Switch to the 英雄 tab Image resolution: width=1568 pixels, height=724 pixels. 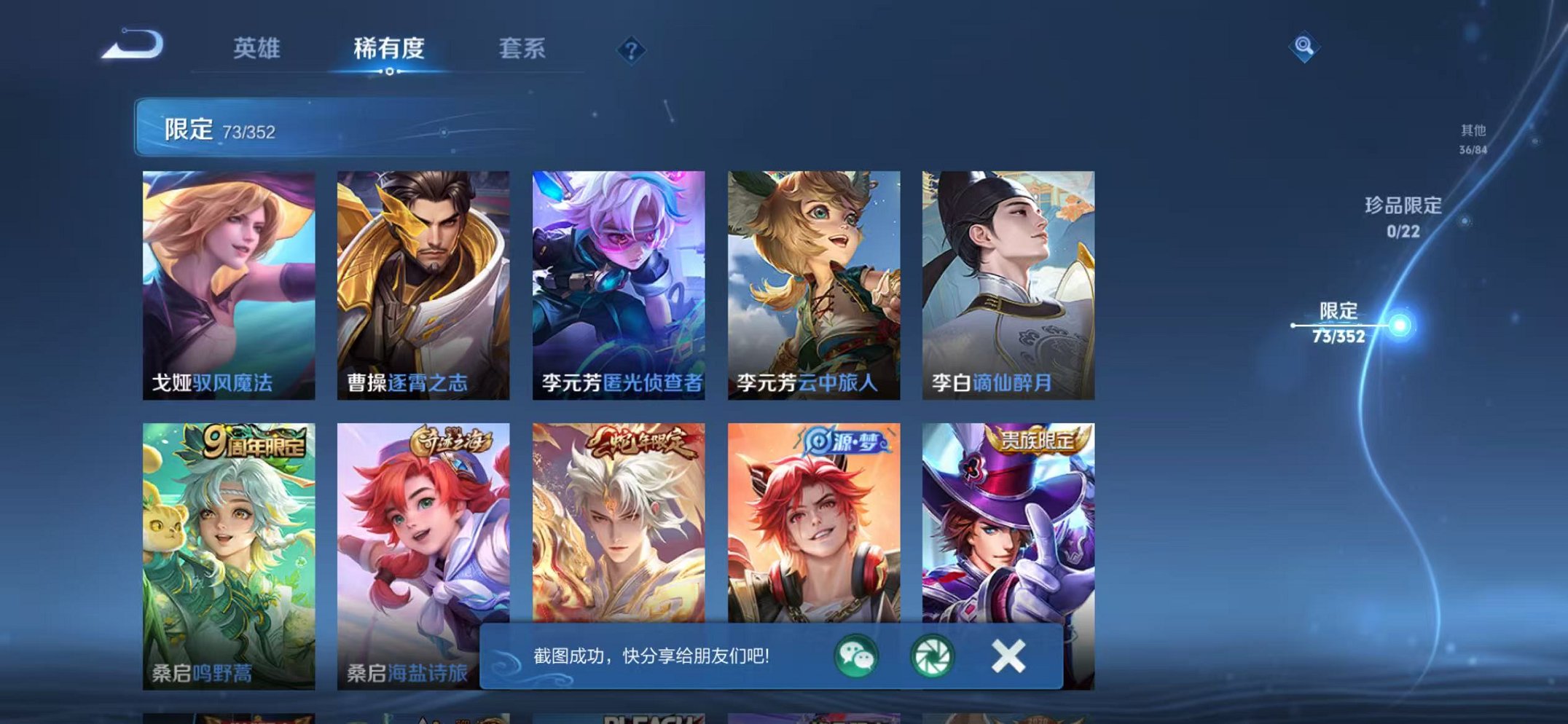[256, 50]
